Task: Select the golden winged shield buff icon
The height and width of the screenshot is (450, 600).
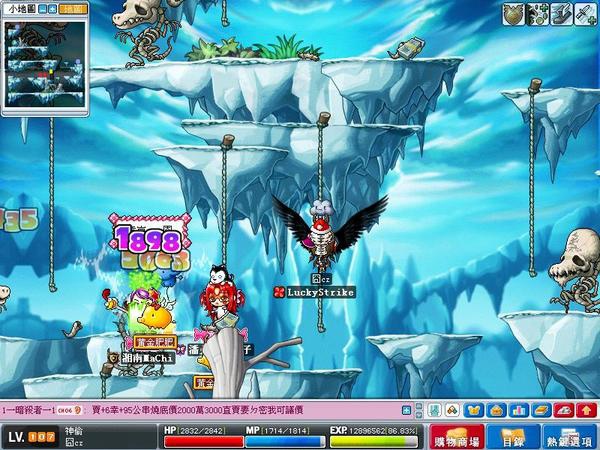Action: [x=512, y=13]
